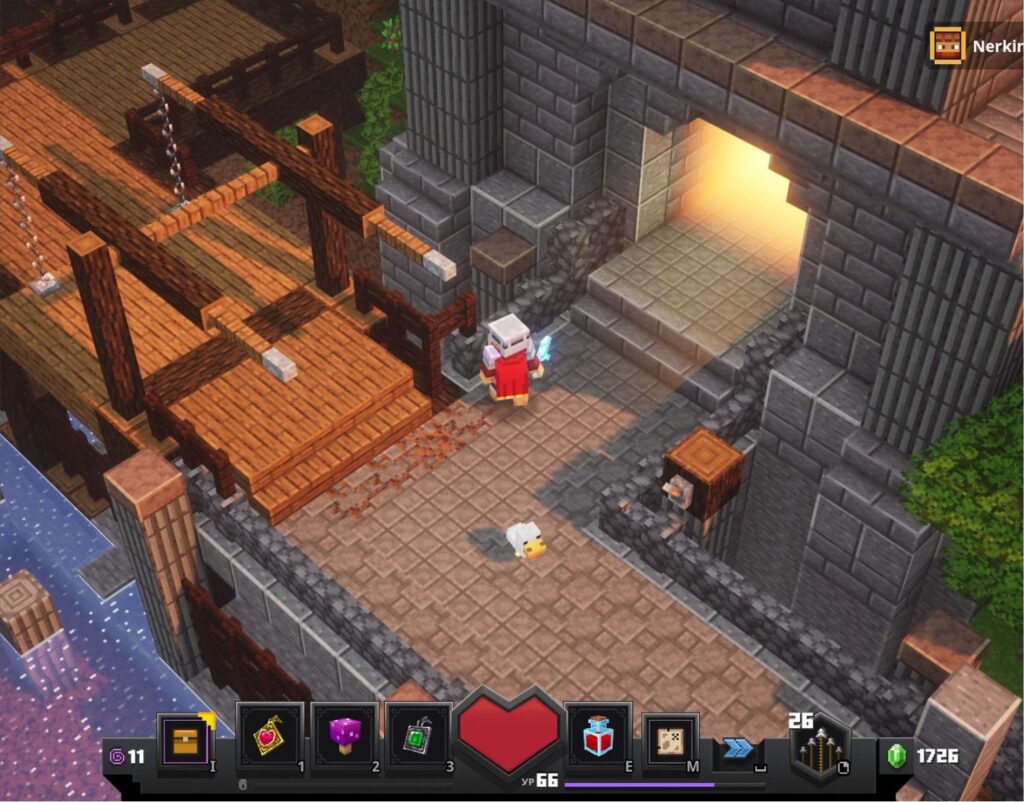Click the Nerkin player avatar

pos(945,46)
